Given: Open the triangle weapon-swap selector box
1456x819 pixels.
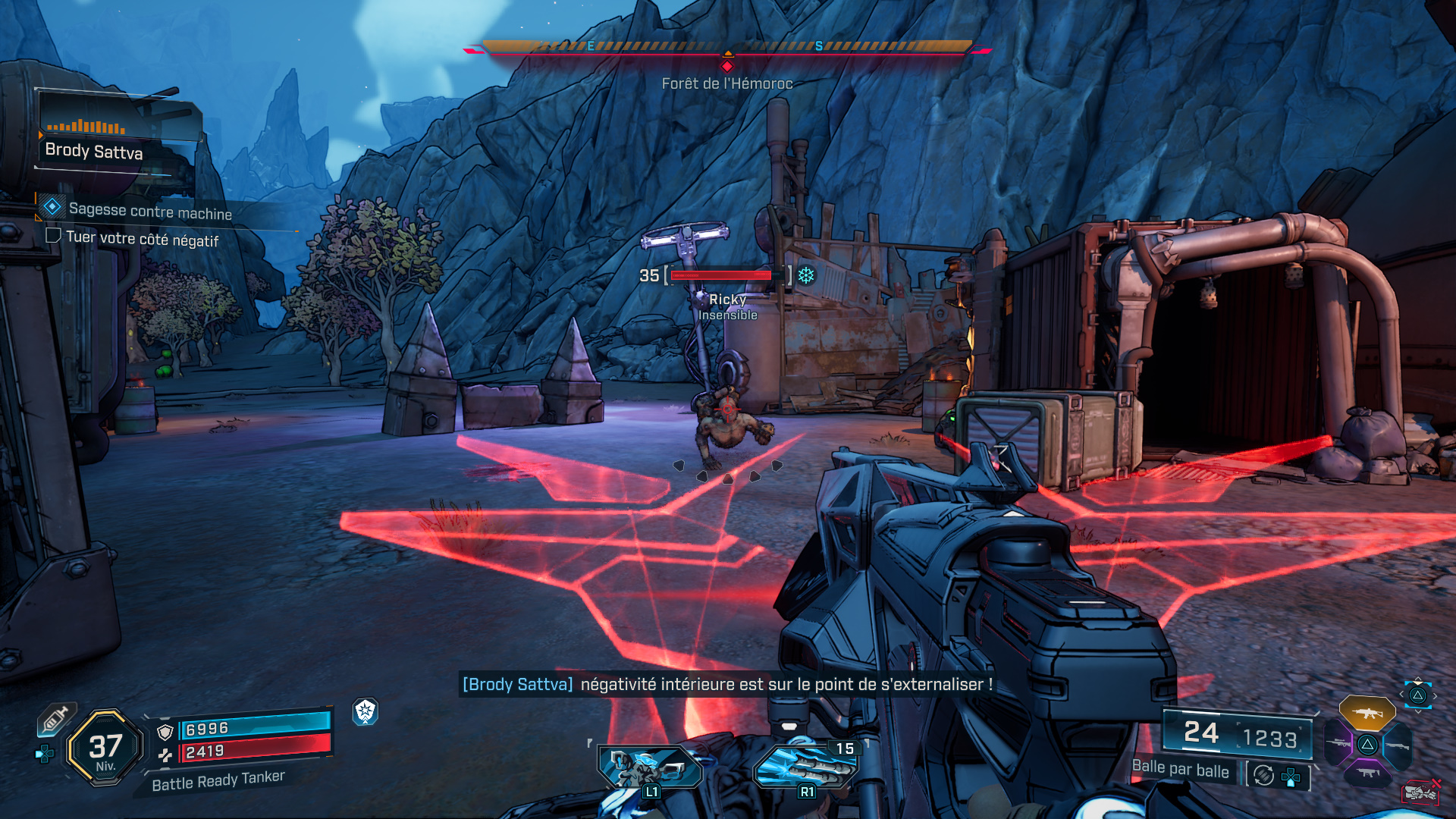Looking at the screenshot, I should point(1417,695).
